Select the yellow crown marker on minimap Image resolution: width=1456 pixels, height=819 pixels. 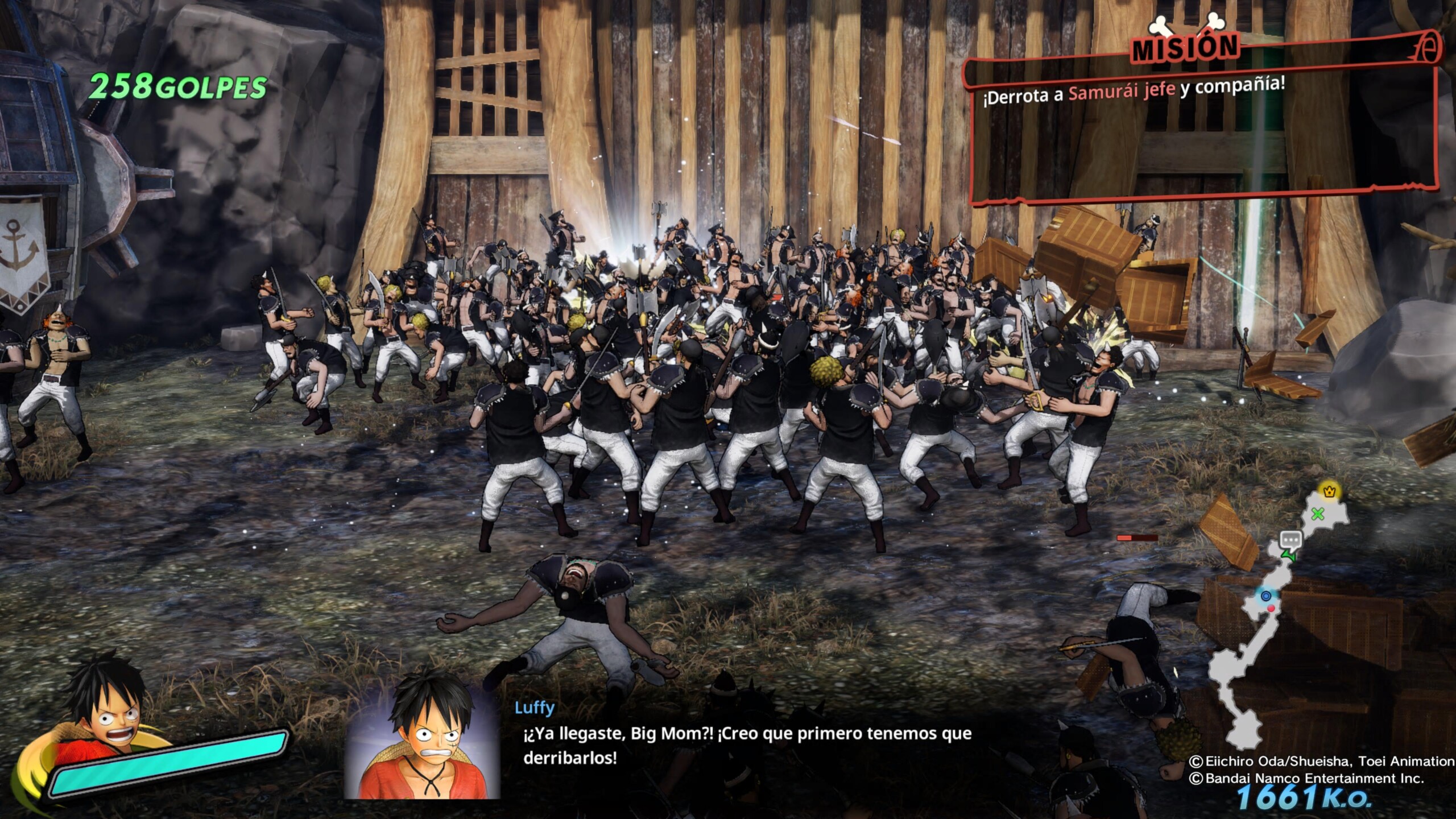pyautogui.click(x=1329, y=491)
